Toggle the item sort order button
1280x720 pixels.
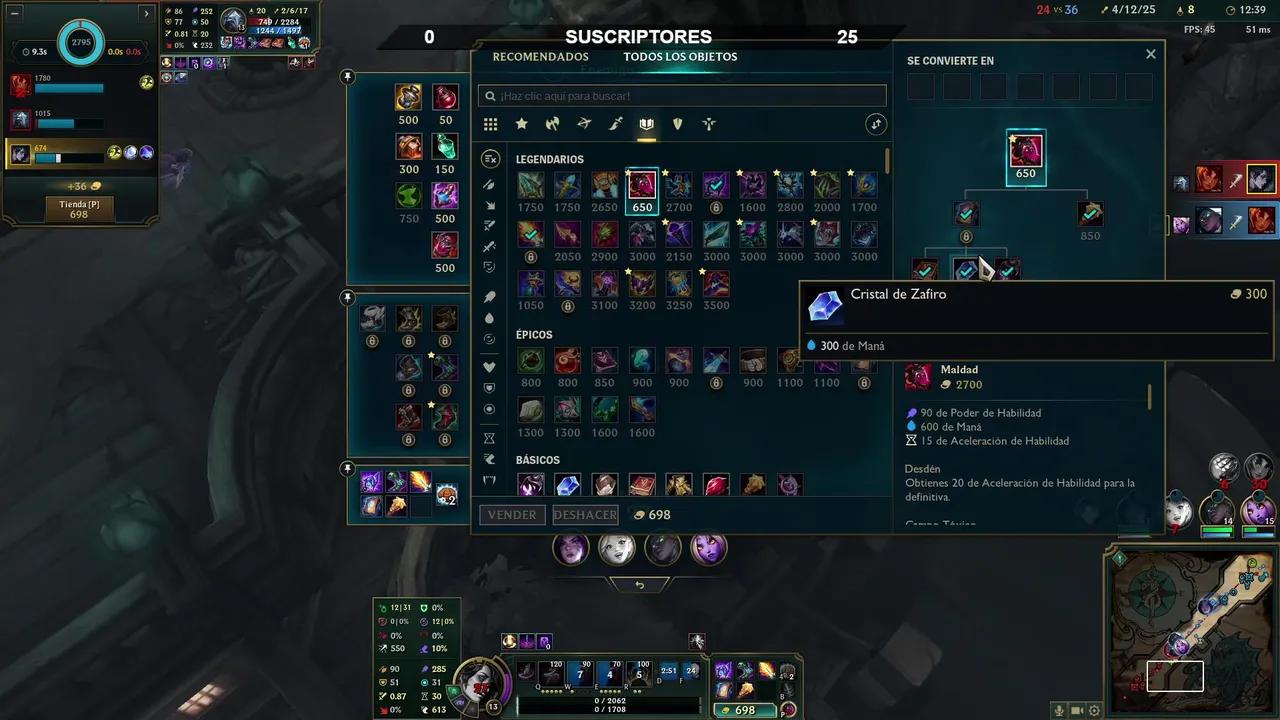[x=876, y=124]
